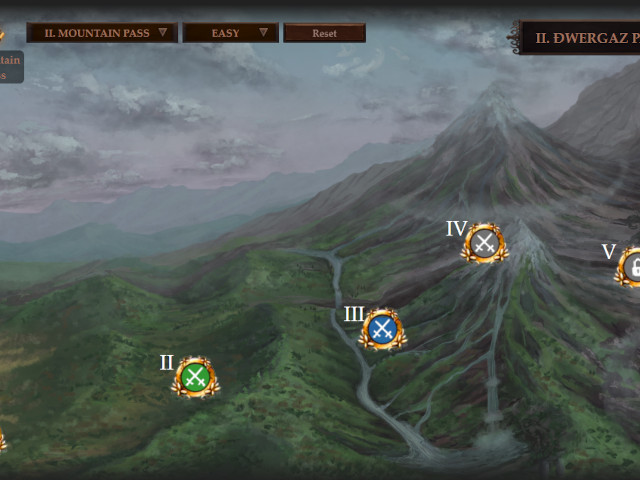Select grey crossed-swords level IV node
This screenshot has height=480, width=640.
click(x=485, y=242)
